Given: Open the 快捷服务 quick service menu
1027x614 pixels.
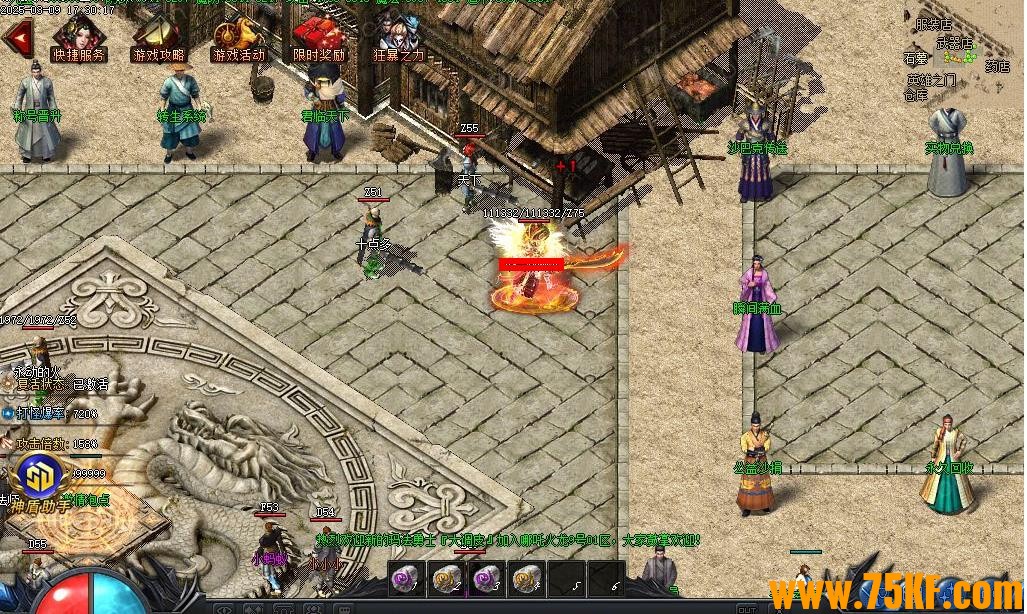Looking at the screenshot, I should click(80, 40).
